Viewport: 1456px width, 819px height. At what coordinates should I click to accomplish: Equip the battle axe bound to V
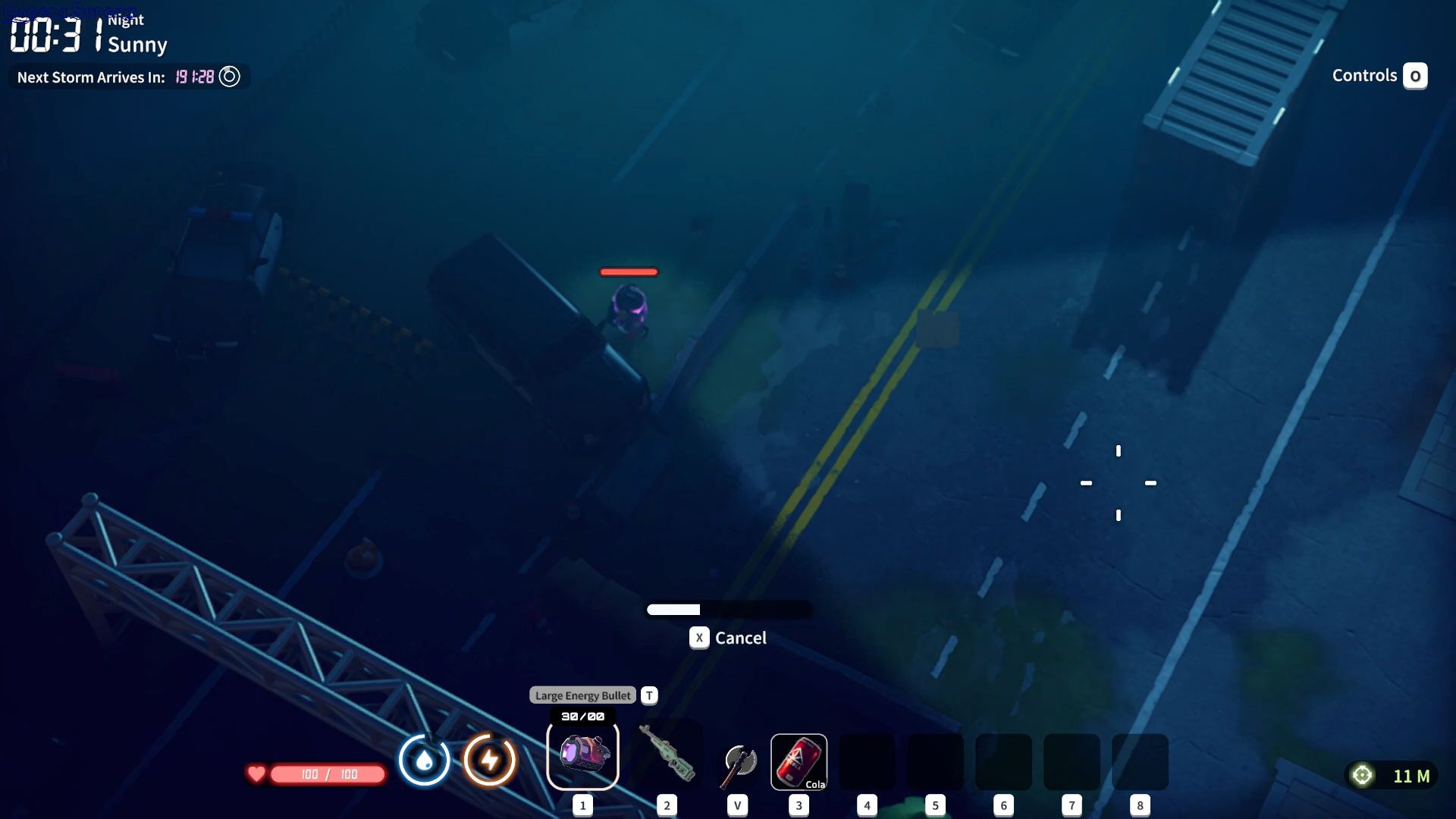[738, 761]
